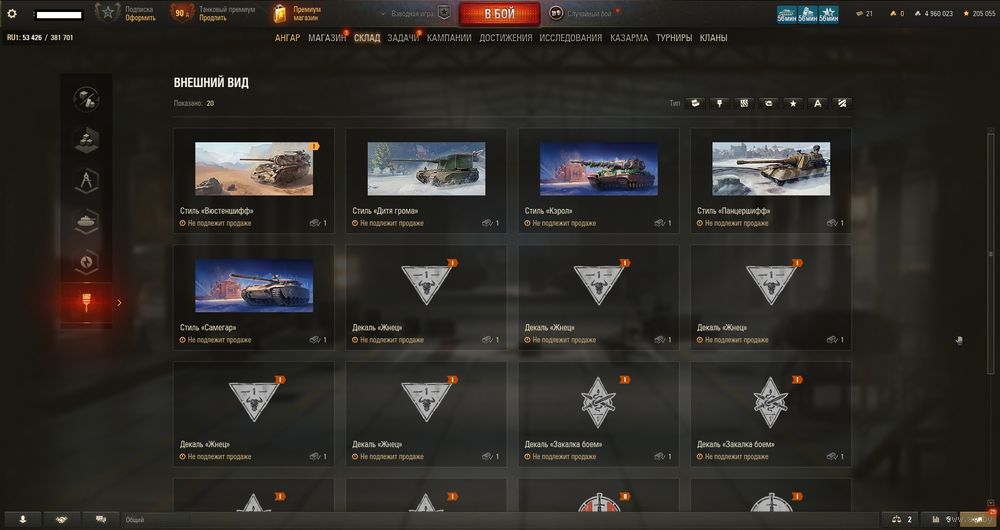Select the «Дитя грома» style card
Viewport: 1000px width, 530px height.
pos(426,168)
